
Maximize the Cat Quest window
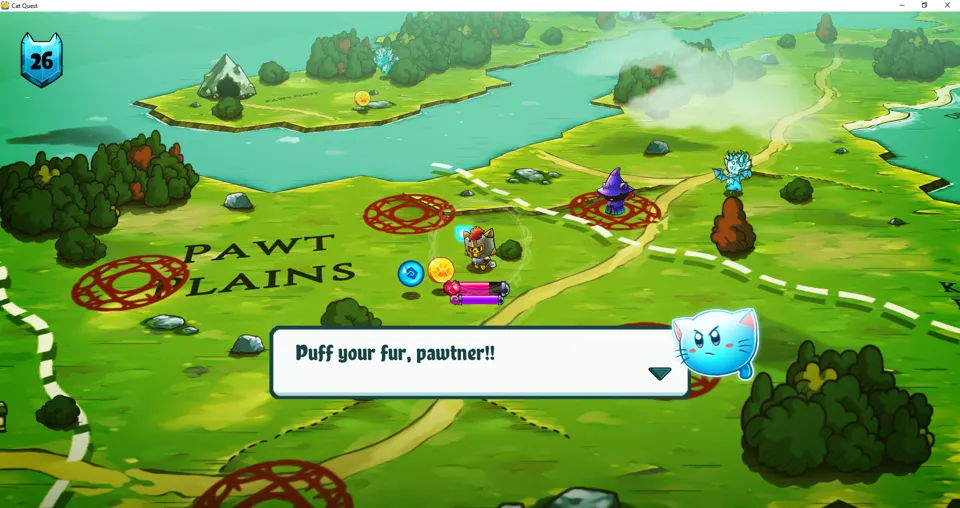(924, 6)
